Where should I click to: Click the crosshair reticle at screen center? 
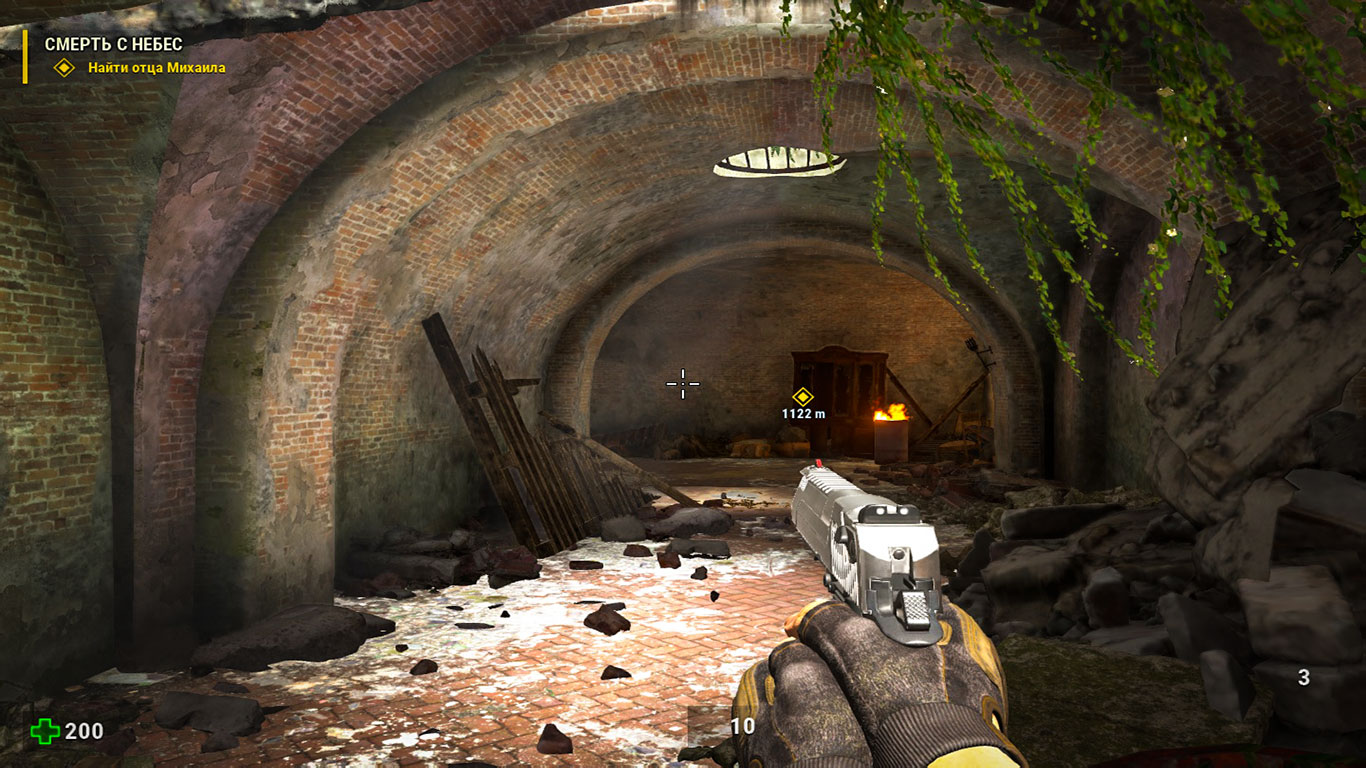pos(681,383)
